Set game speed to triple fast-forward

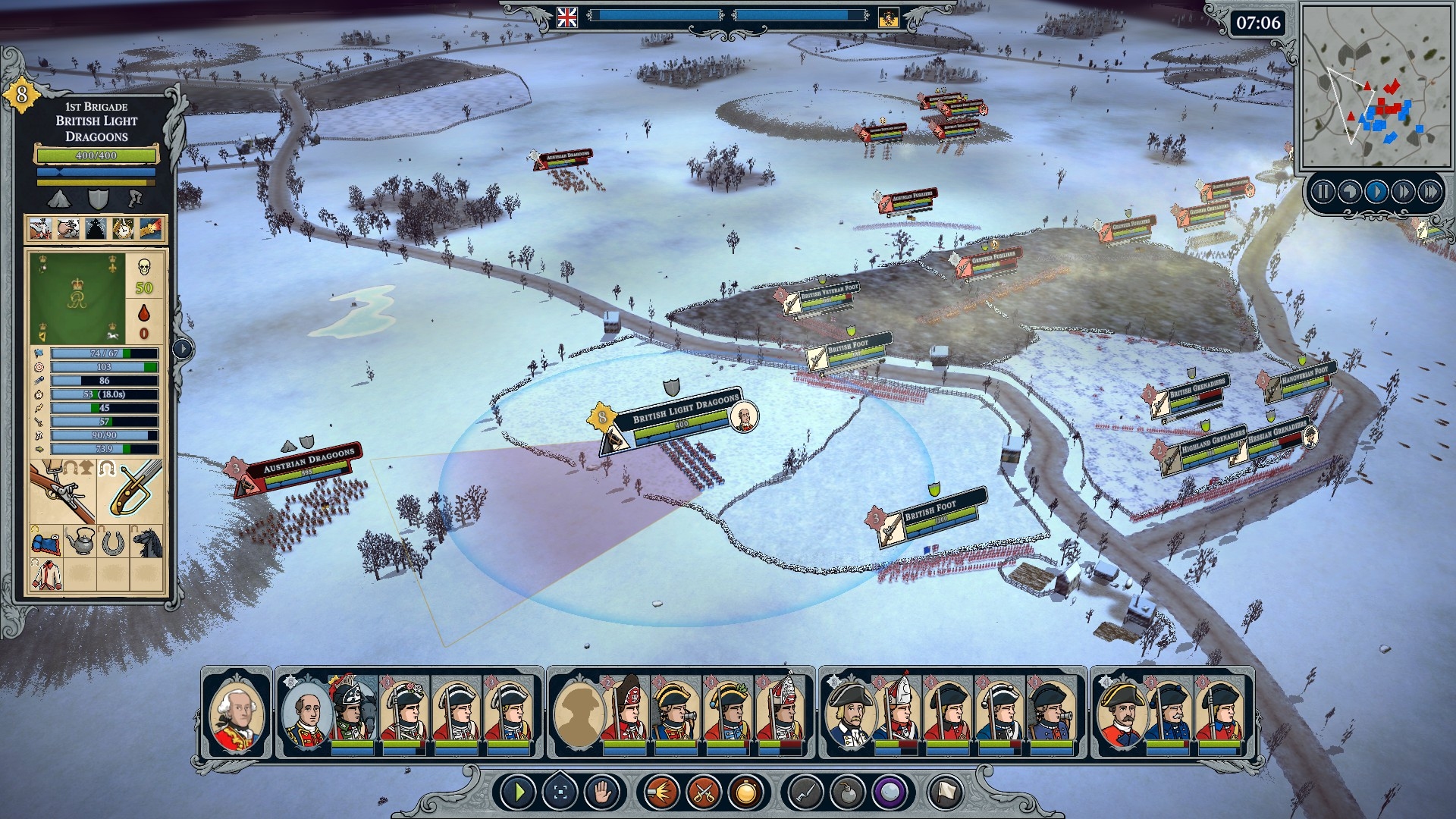[1430, 191]
